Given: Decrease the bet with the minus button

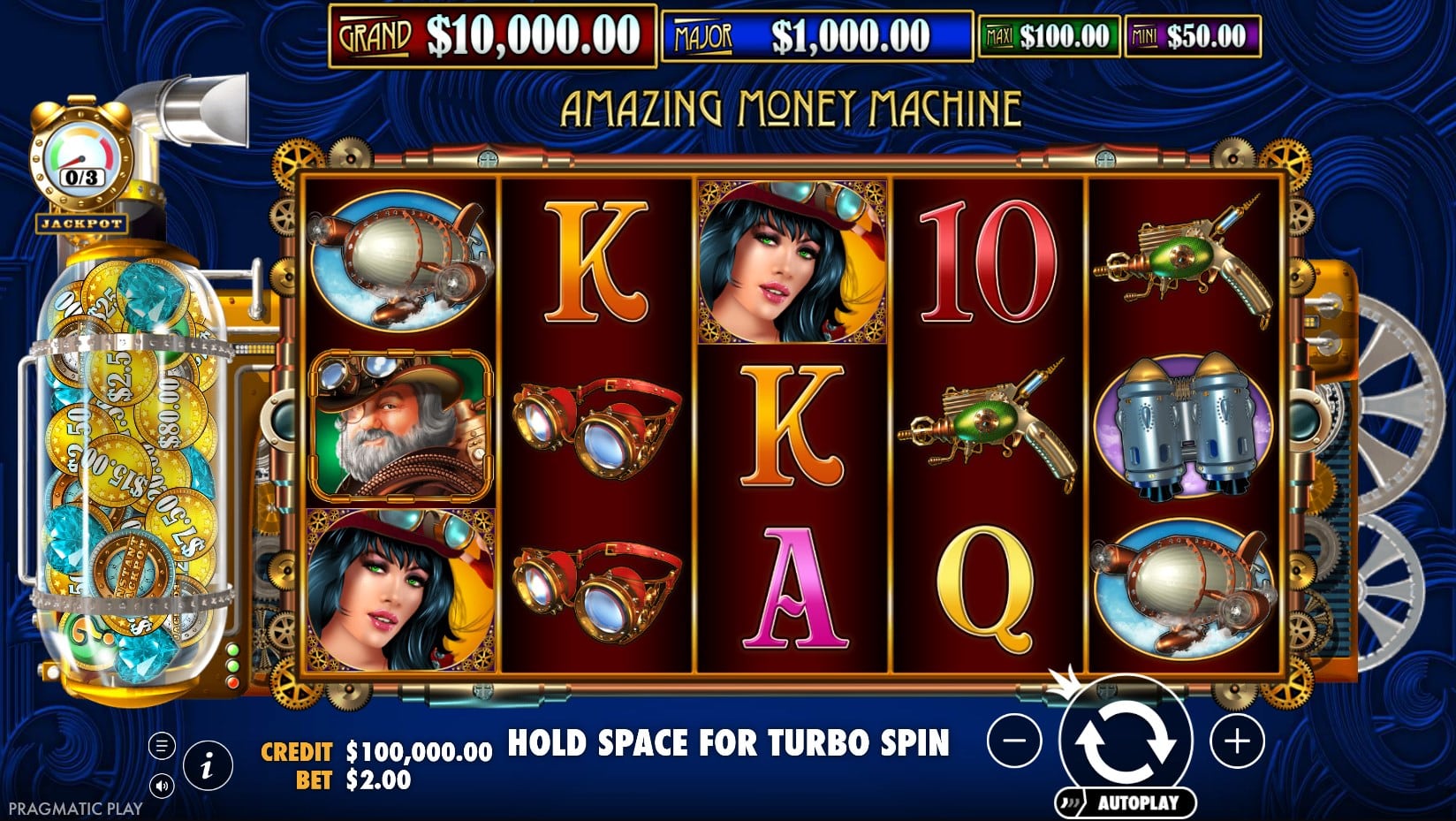Looking at the screenshot, I should tap(1014, 741).
